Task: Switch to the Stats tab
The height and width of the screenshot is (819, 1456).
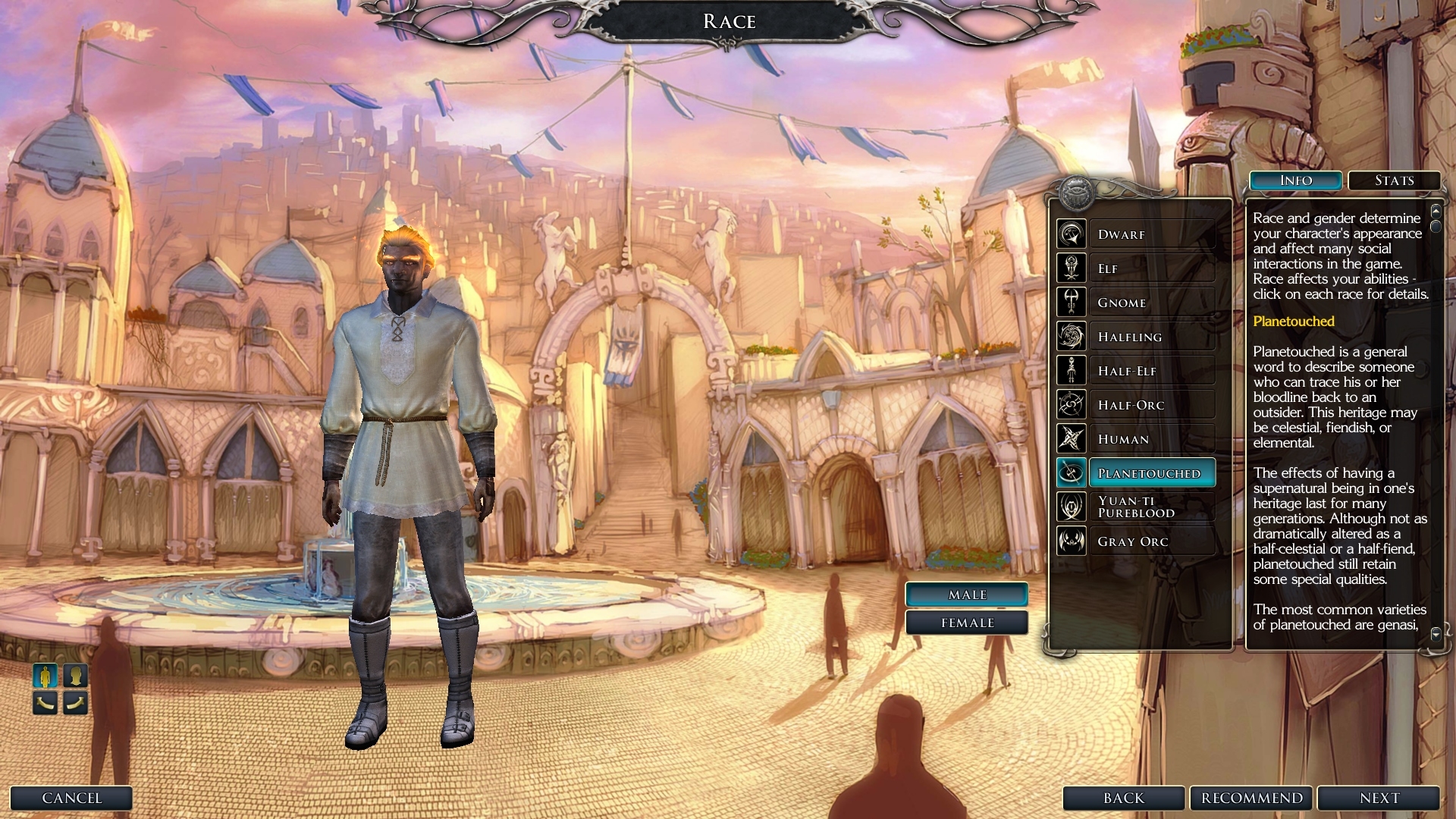Action: click(1394, 180)
